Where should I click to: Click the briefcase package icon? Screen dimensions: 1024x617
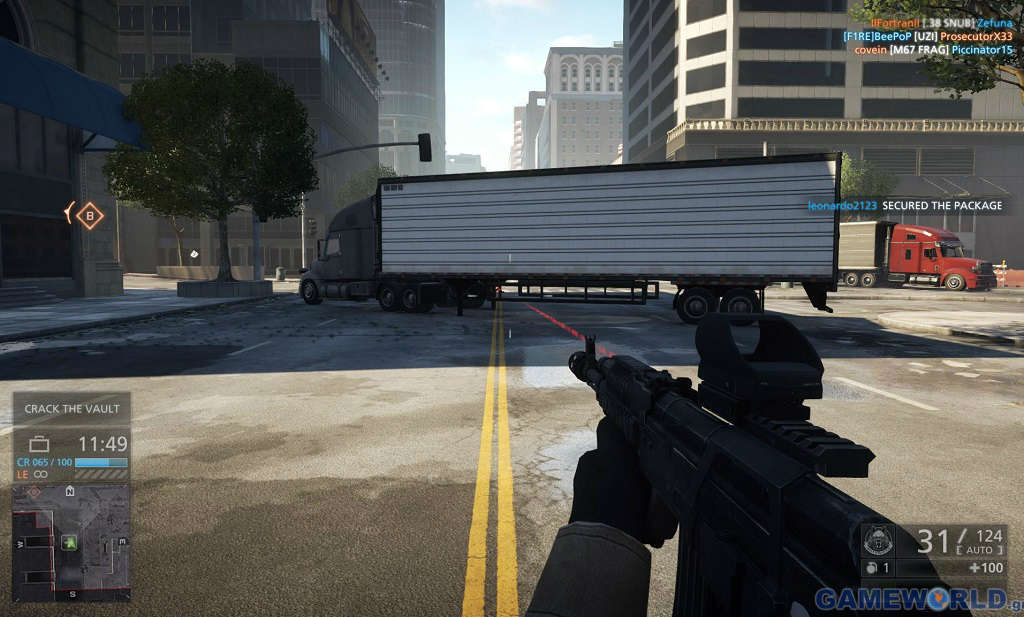39,443
